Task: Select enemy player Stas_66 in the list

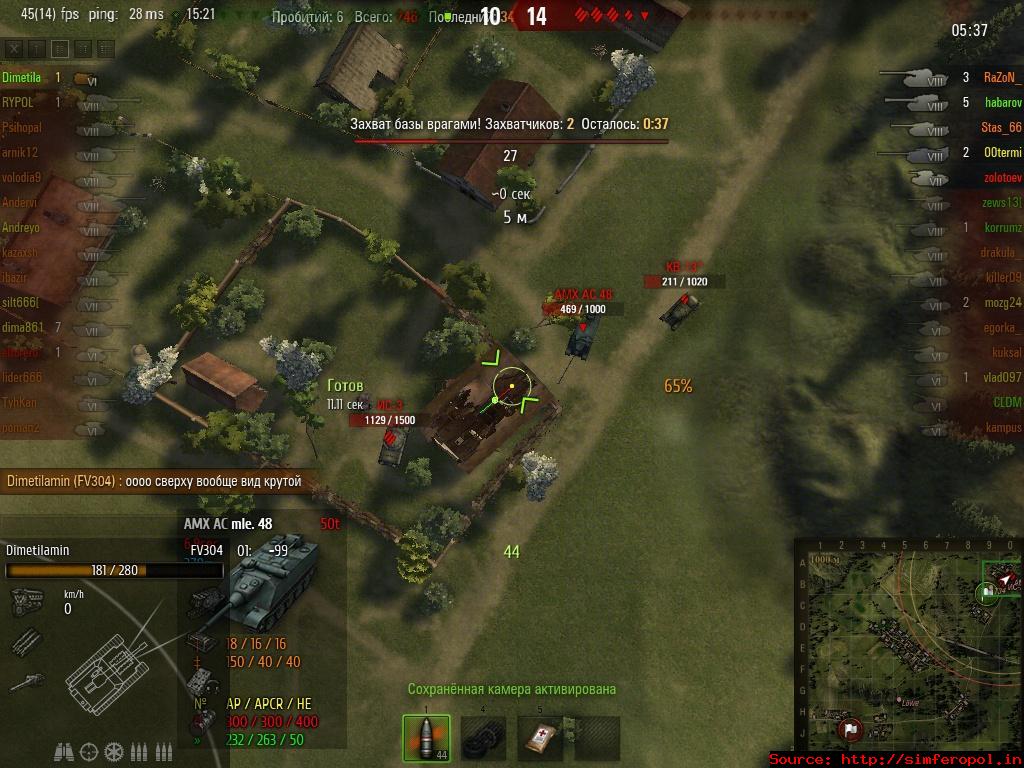Action: tap(1001, 127)
